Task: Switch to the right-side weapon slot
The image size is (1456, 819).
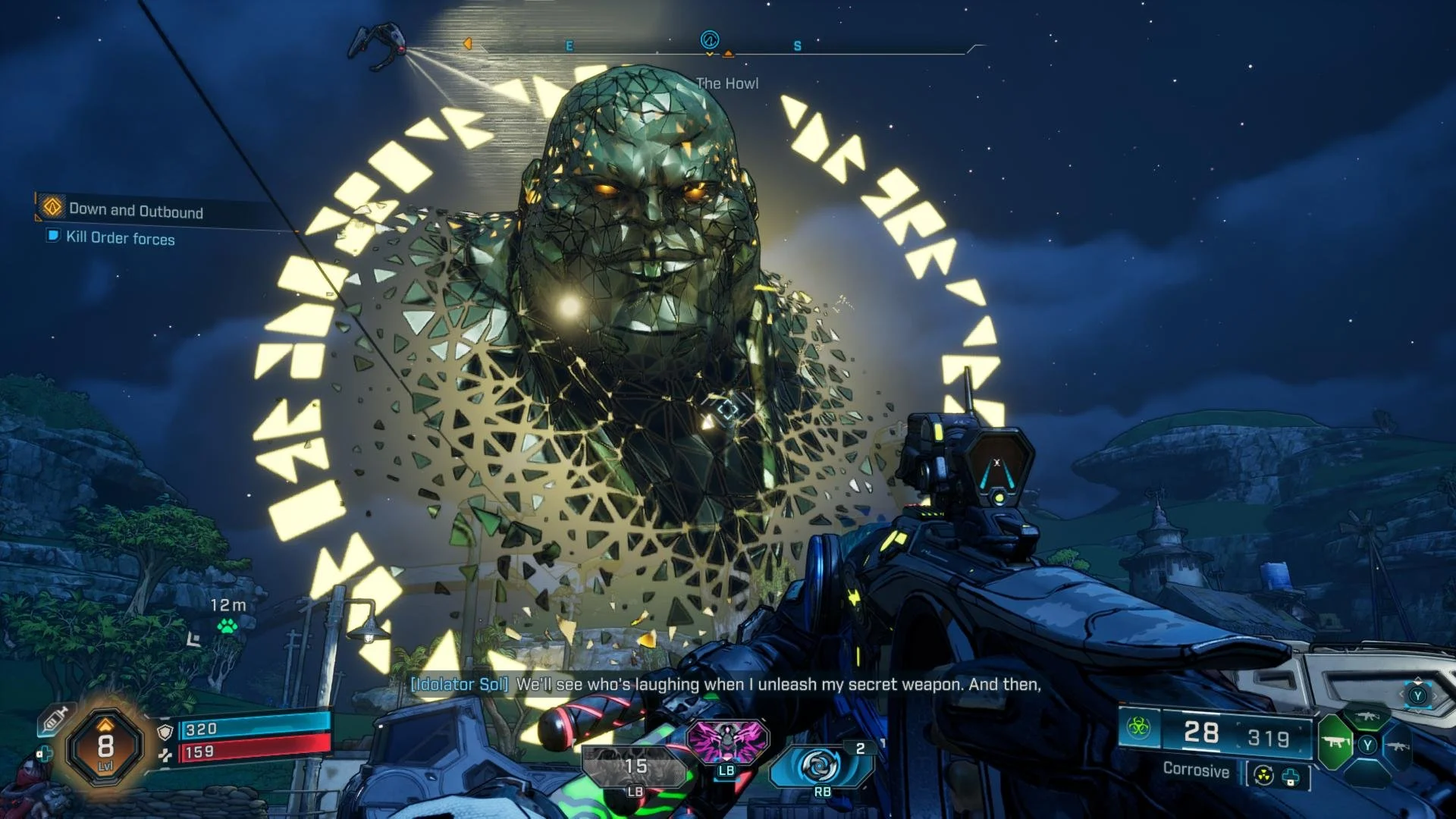Action: click(1398, 746)
